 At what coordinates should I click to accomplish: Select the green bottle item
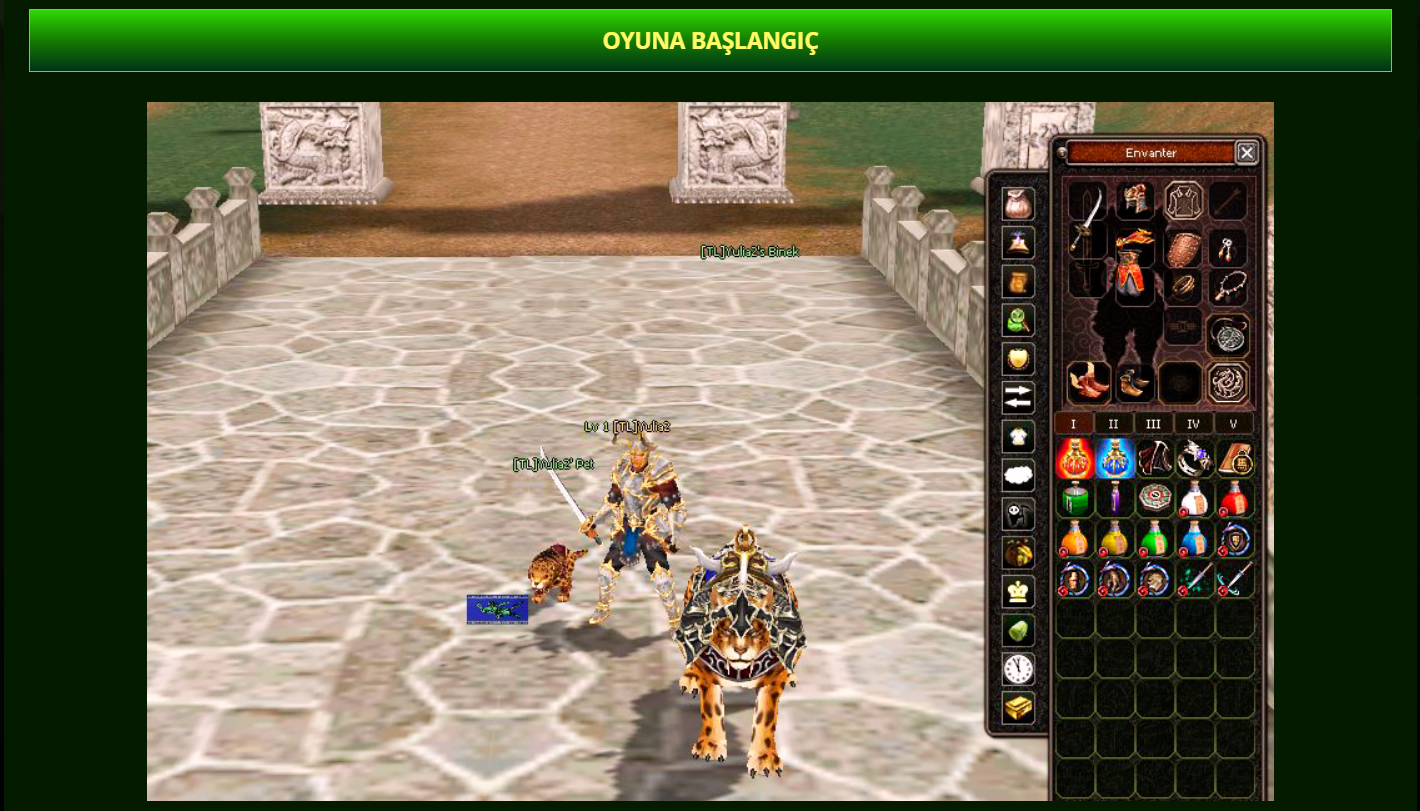pos(1074,498)
